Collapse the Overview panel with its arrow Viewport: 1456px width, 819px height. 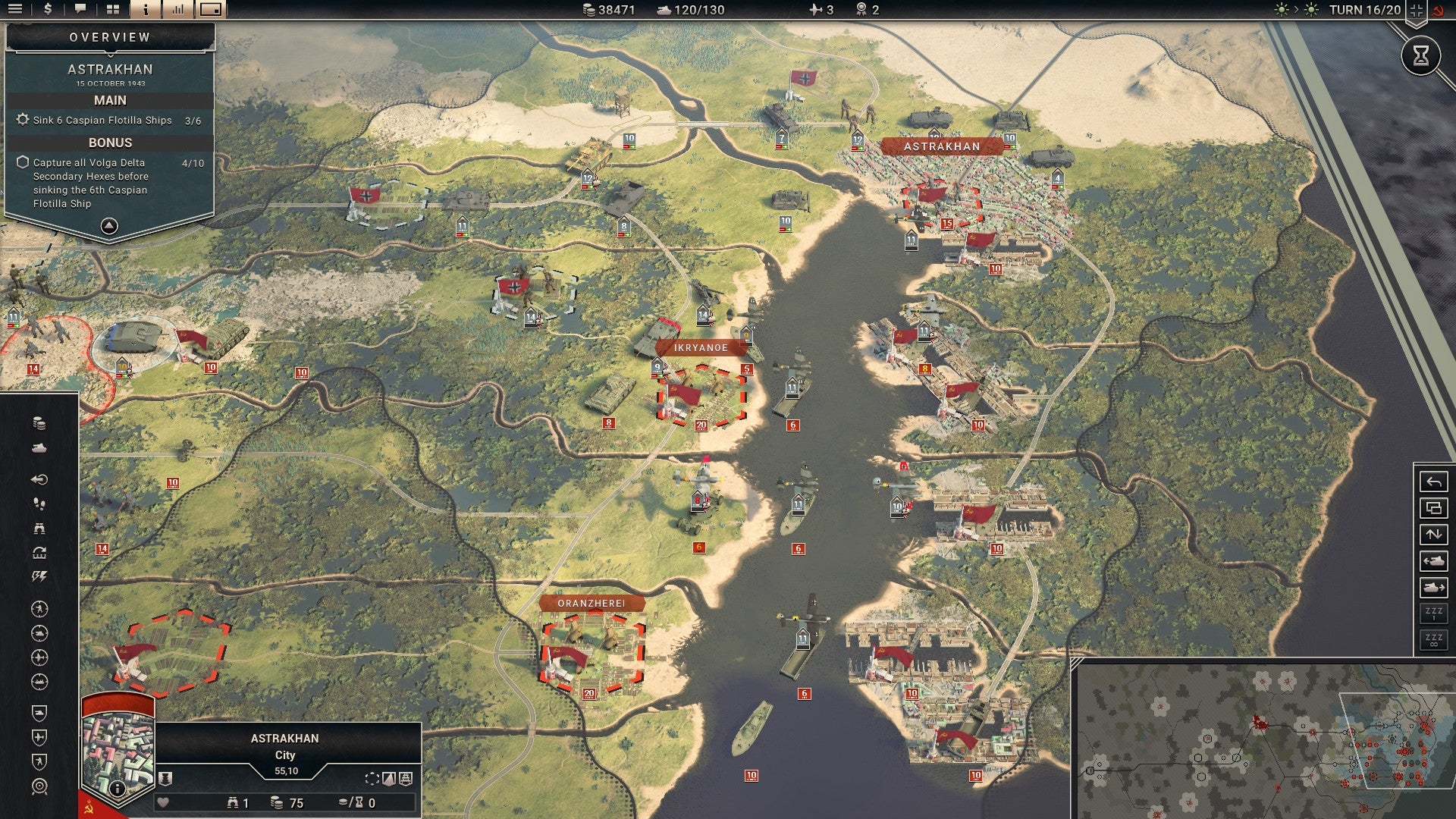(109, 225)
